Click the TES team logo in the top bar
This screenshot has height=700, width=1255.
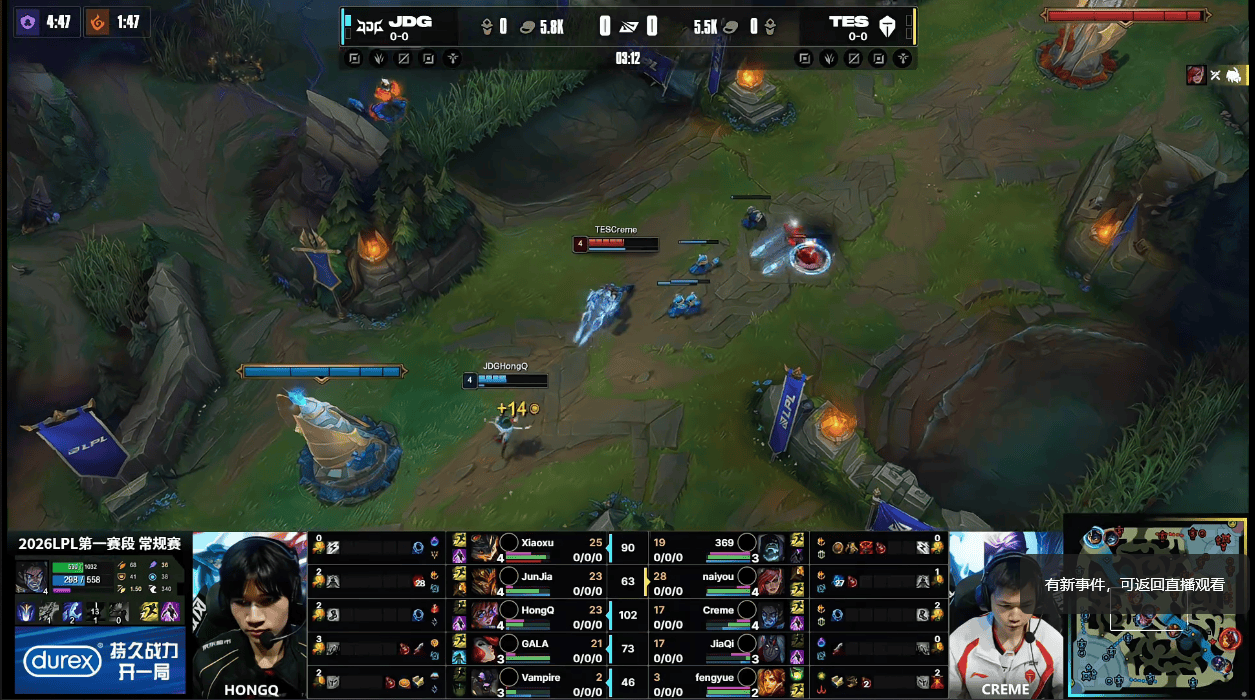(x=887, y=26)
